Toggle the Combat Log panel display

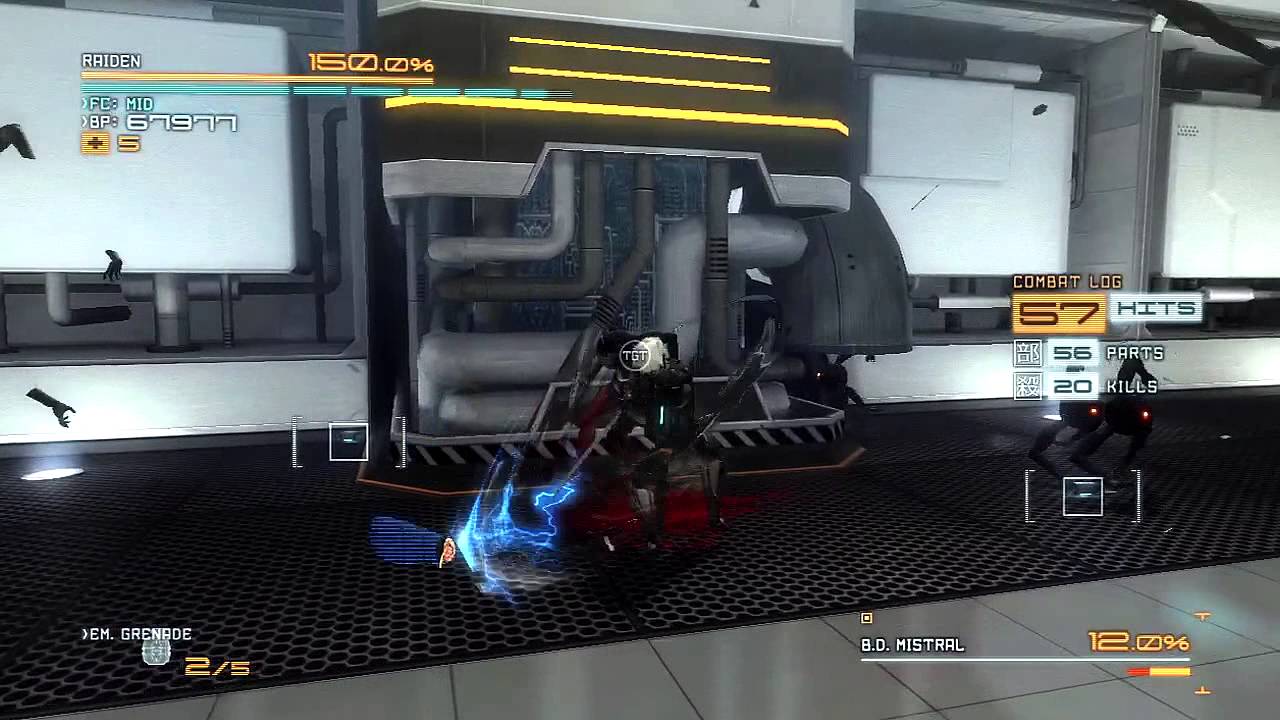point(1067,282)
